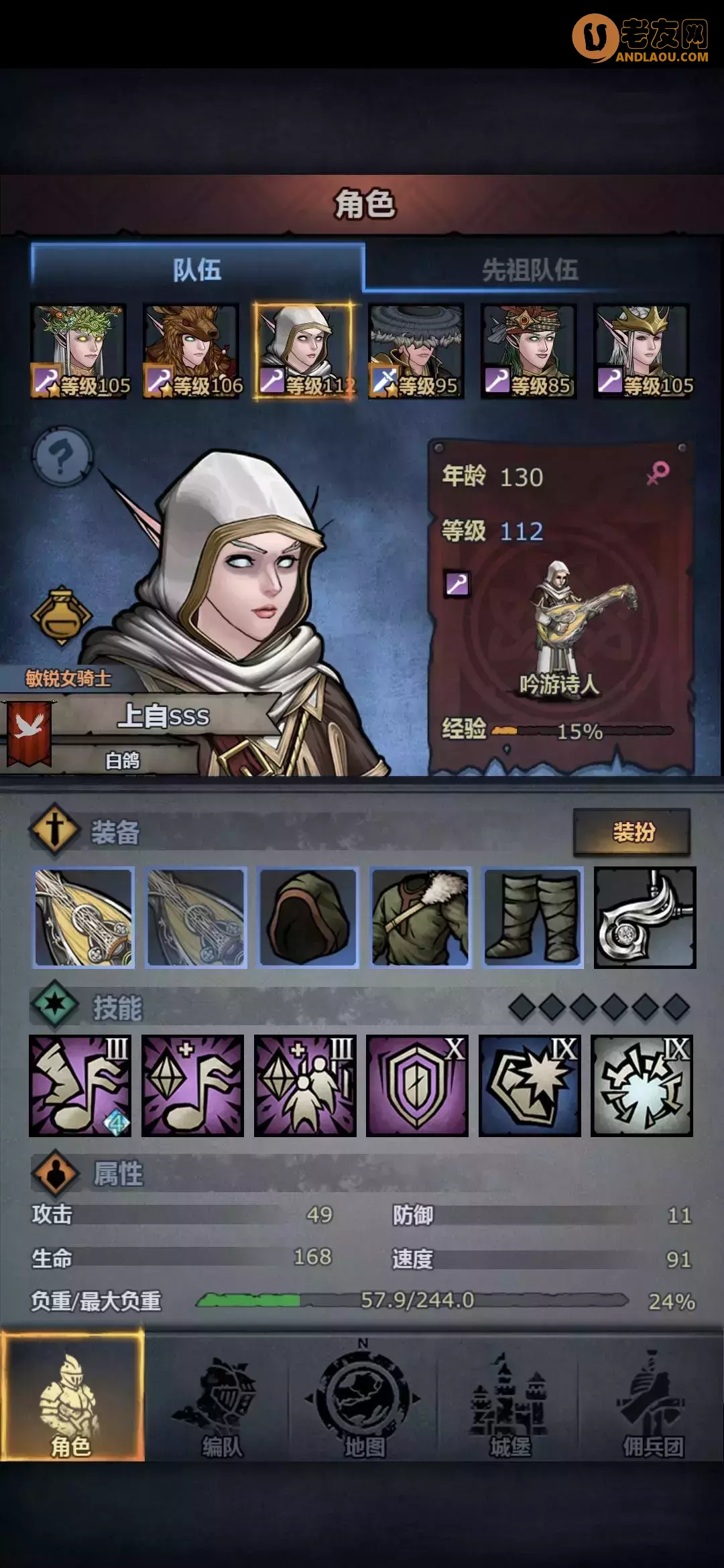Switch to the 先祖队伍 tab
The width and height of the screenshot is (724, 1568).
(x=530, y=270)
